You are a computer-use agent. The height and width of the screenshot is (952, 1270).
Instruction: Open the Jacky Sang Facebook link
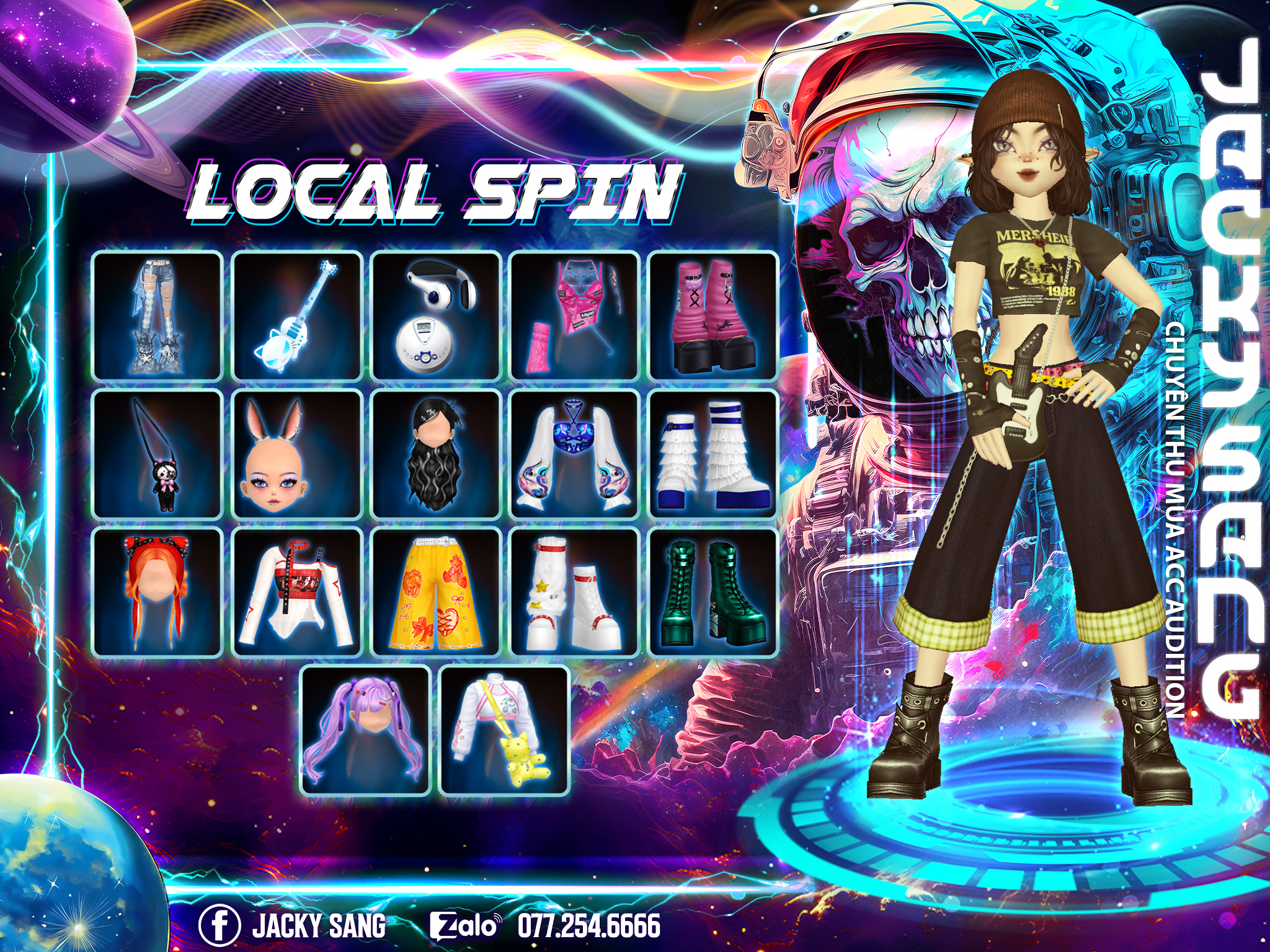[293, 925]
